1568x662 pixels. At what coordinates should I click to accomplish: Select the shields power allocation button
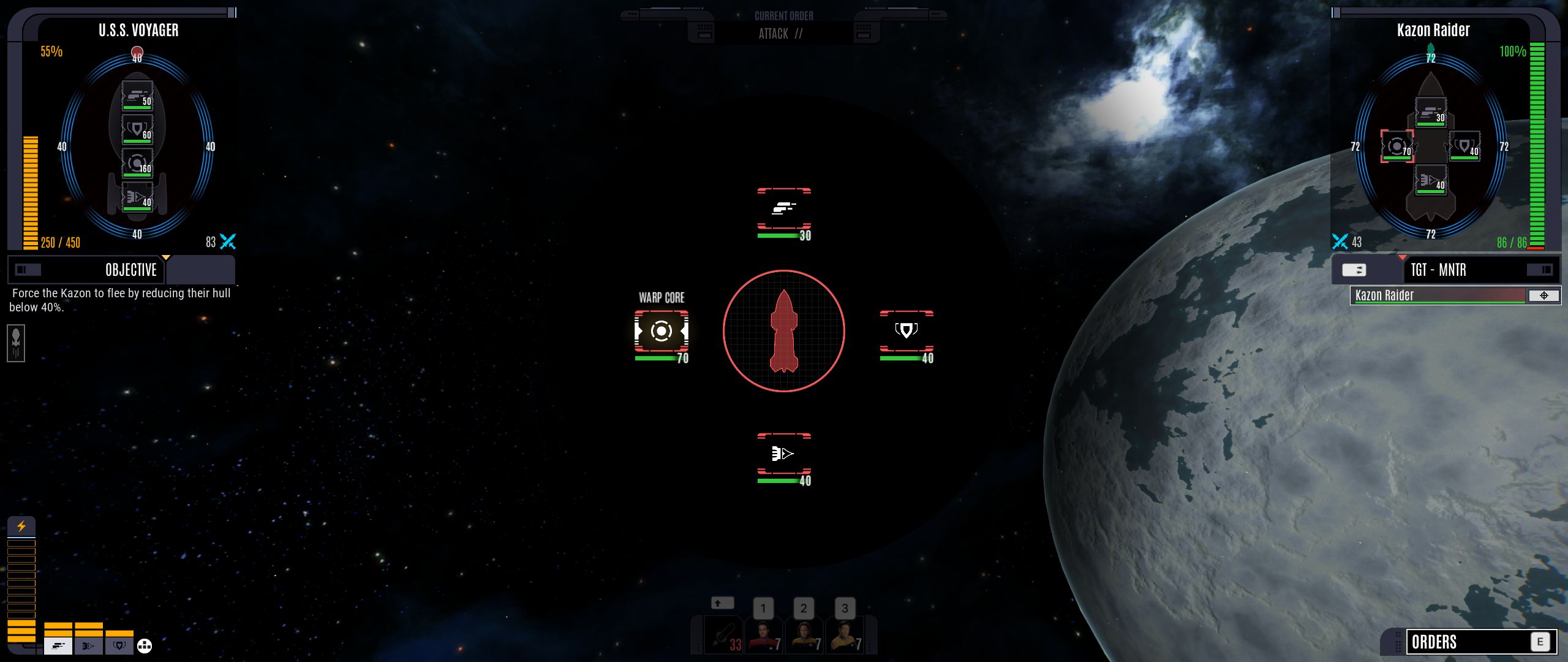119,645
